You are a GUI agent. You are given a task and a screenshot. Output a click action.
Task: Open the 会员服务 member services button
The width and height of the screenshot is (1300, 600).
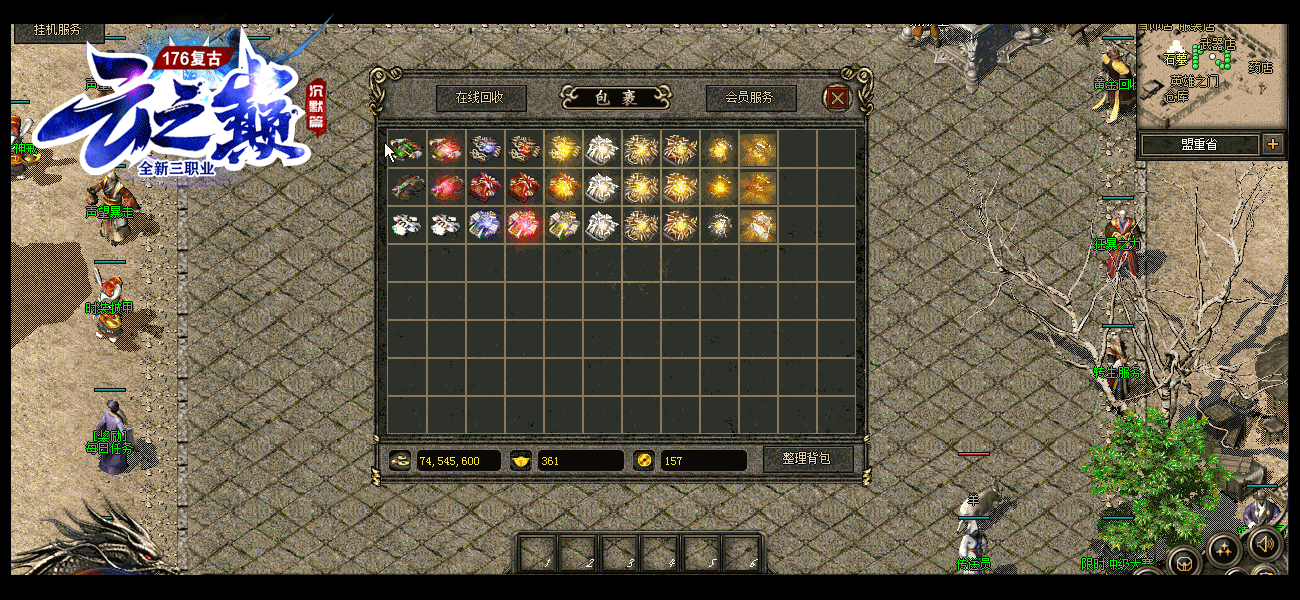(x=750, y=98)
